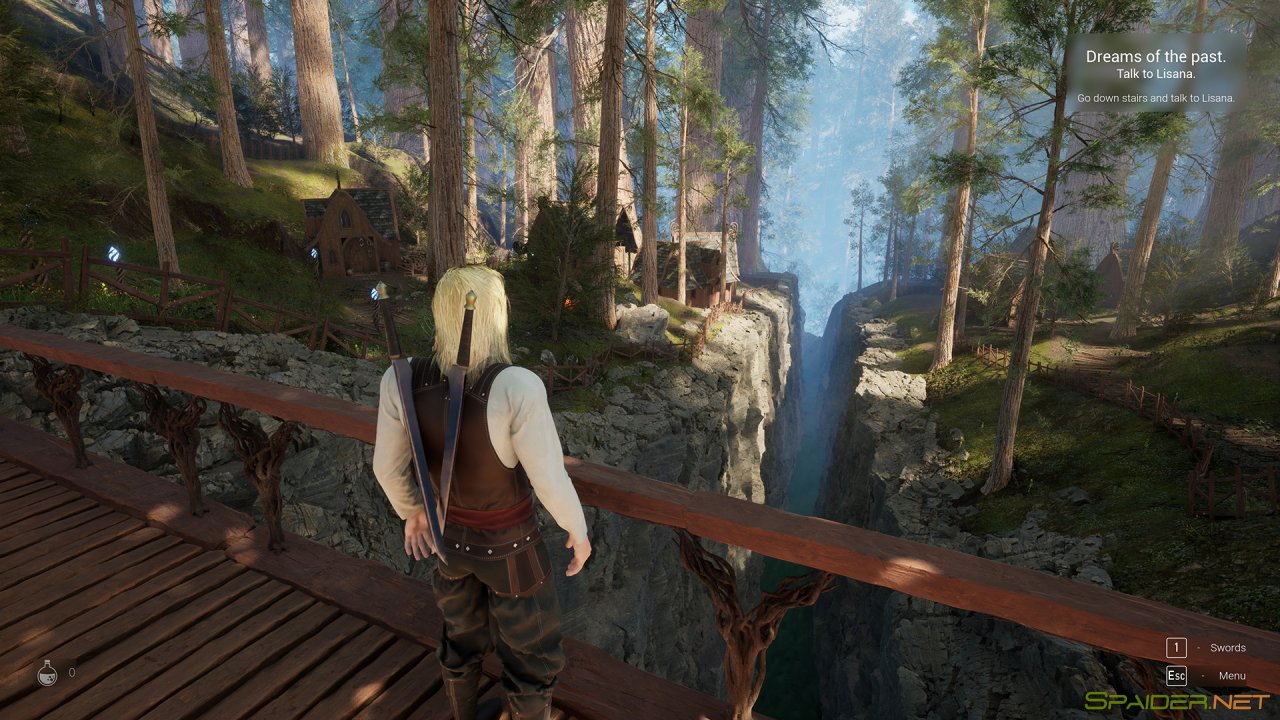The width and height of the screenshot is (1280, 720).
Task: Open the Dreams of the past quest tracker
Action: coord(1155,57)
